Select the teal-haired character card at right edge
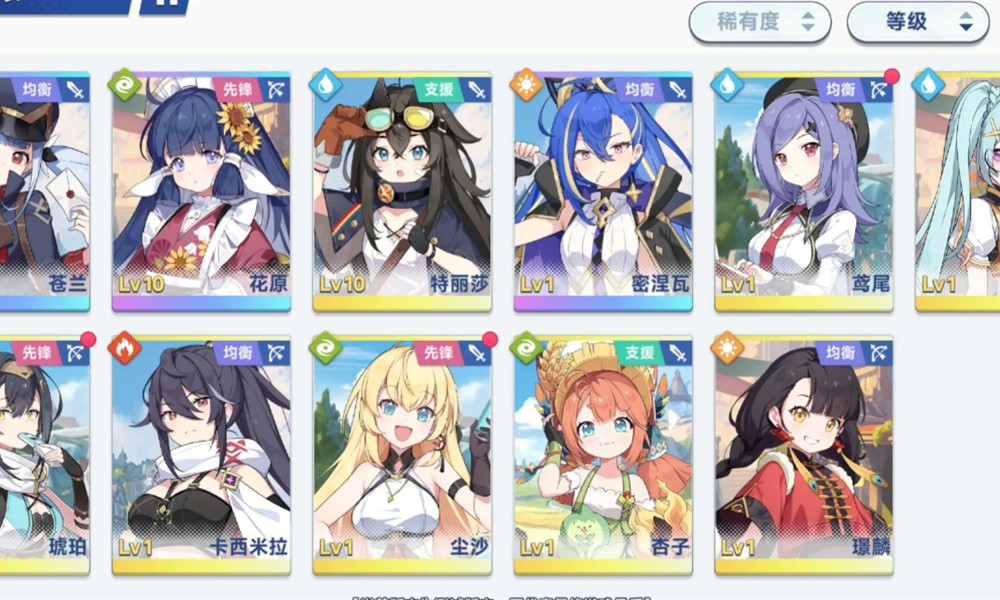Screen dimensions: 1000x600 [x=958, y=190]
